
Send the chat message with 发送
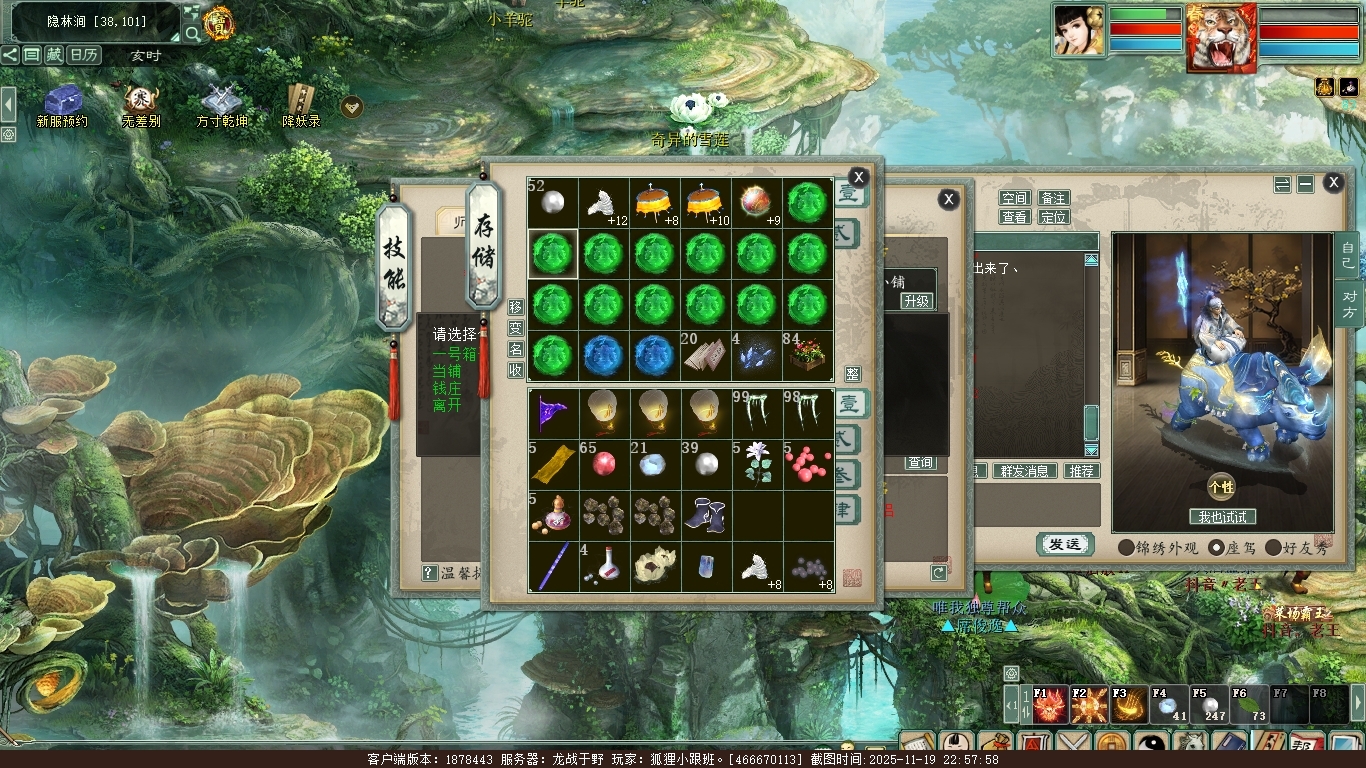click(1064, 544)
